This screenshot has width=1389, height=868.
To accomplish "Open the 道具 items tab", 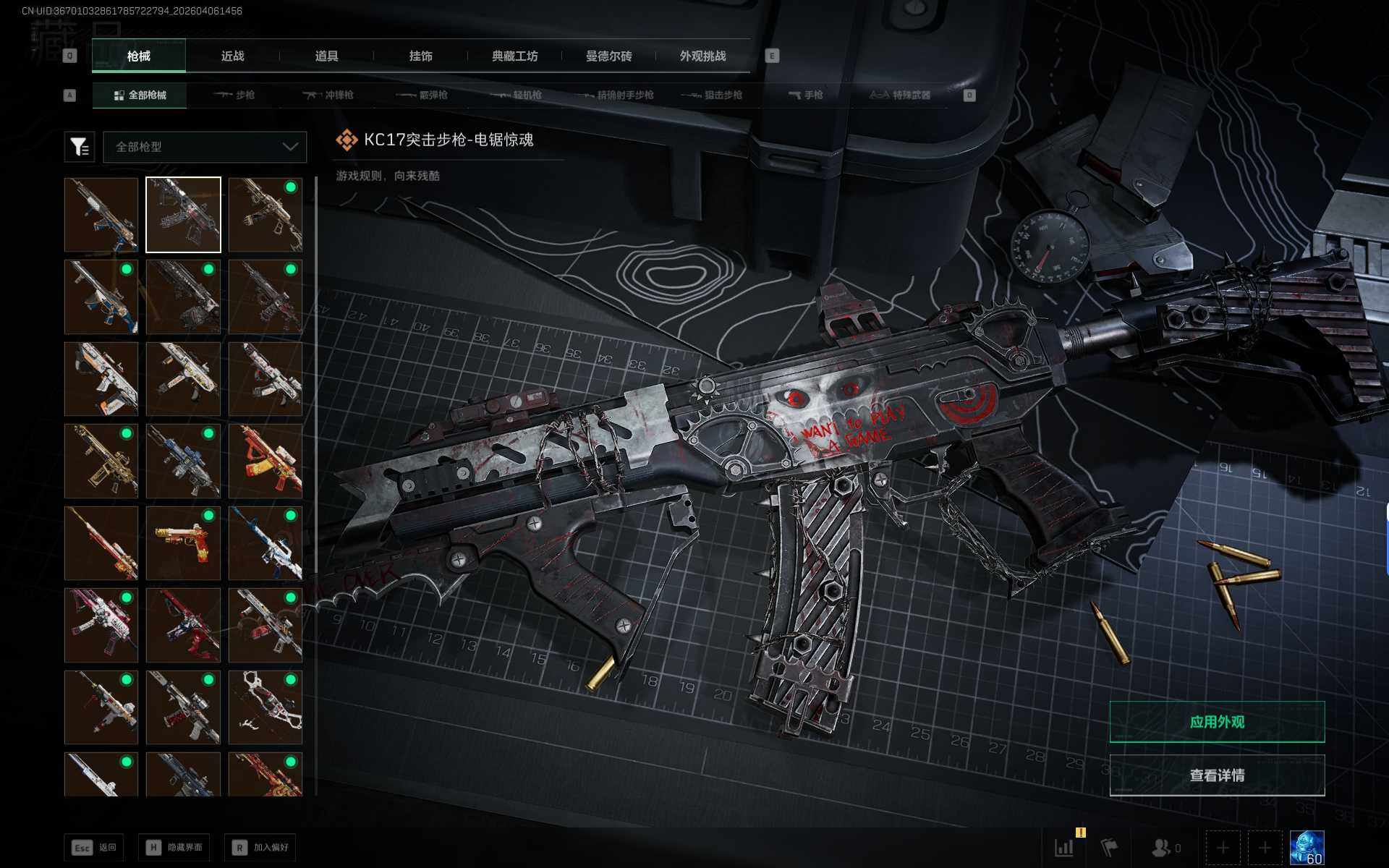I will 326,56.
